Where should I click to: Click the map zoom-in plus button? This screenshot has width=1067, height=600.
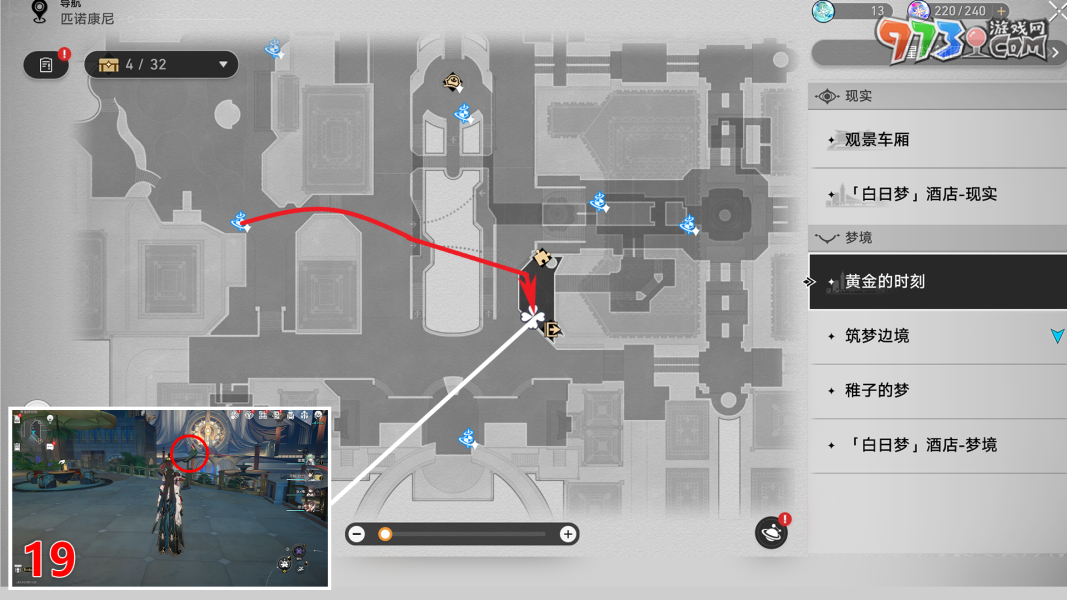(x=568, y=534)
